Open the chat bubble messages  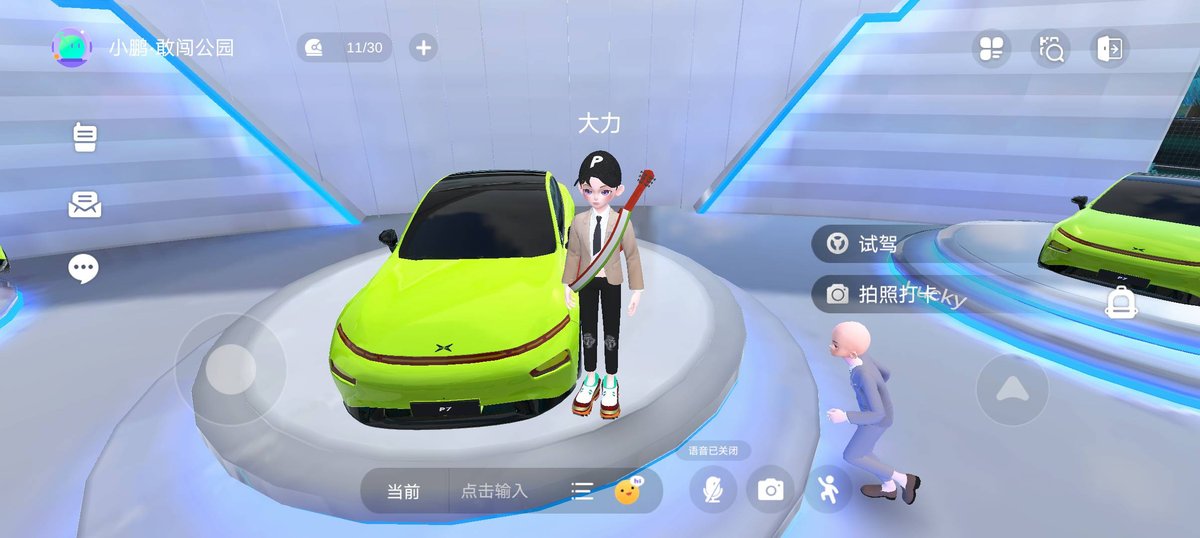tap(83, 268)
